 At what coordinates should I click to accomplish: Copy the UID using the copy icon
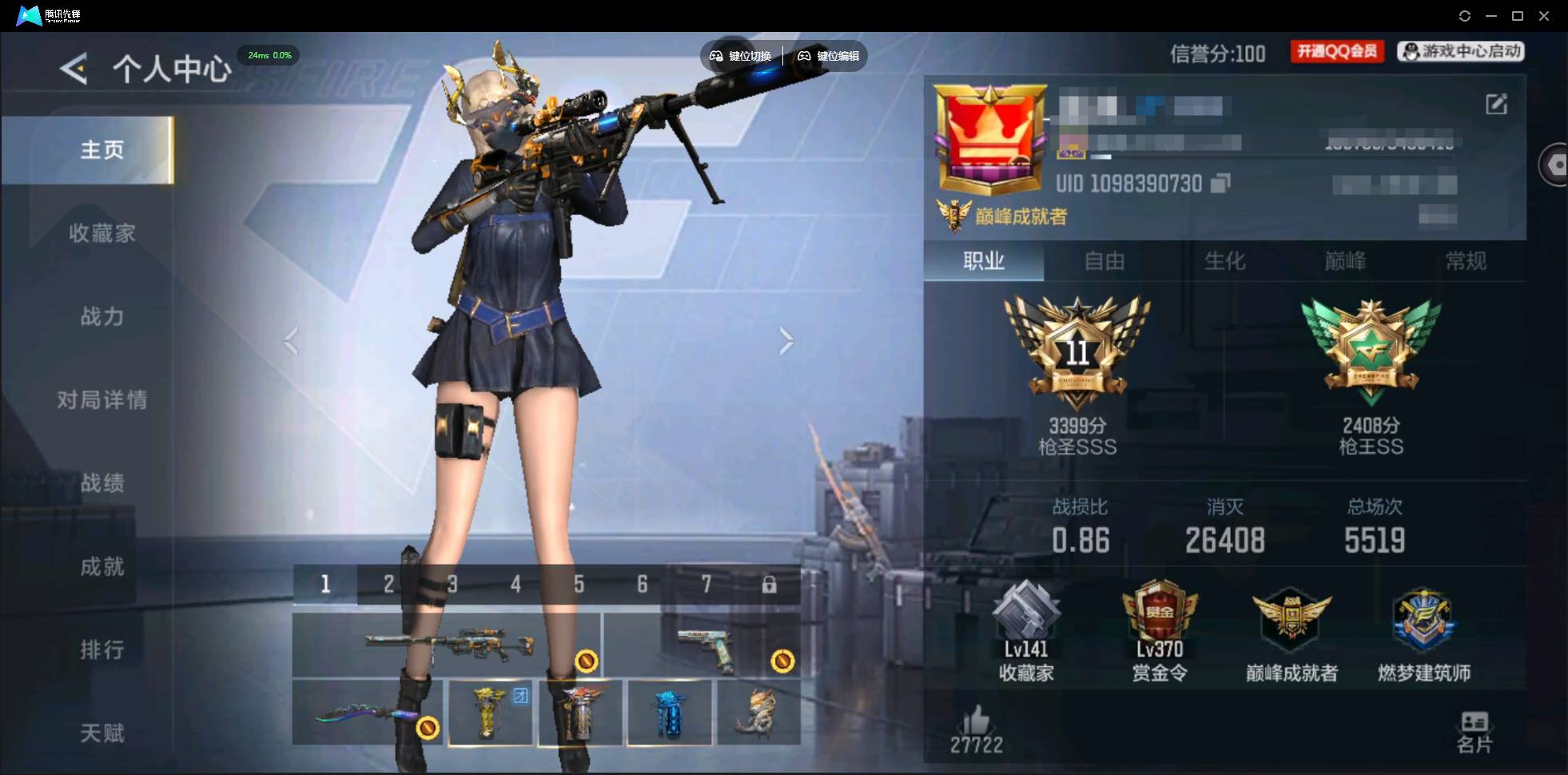(x=1219, y=183)
